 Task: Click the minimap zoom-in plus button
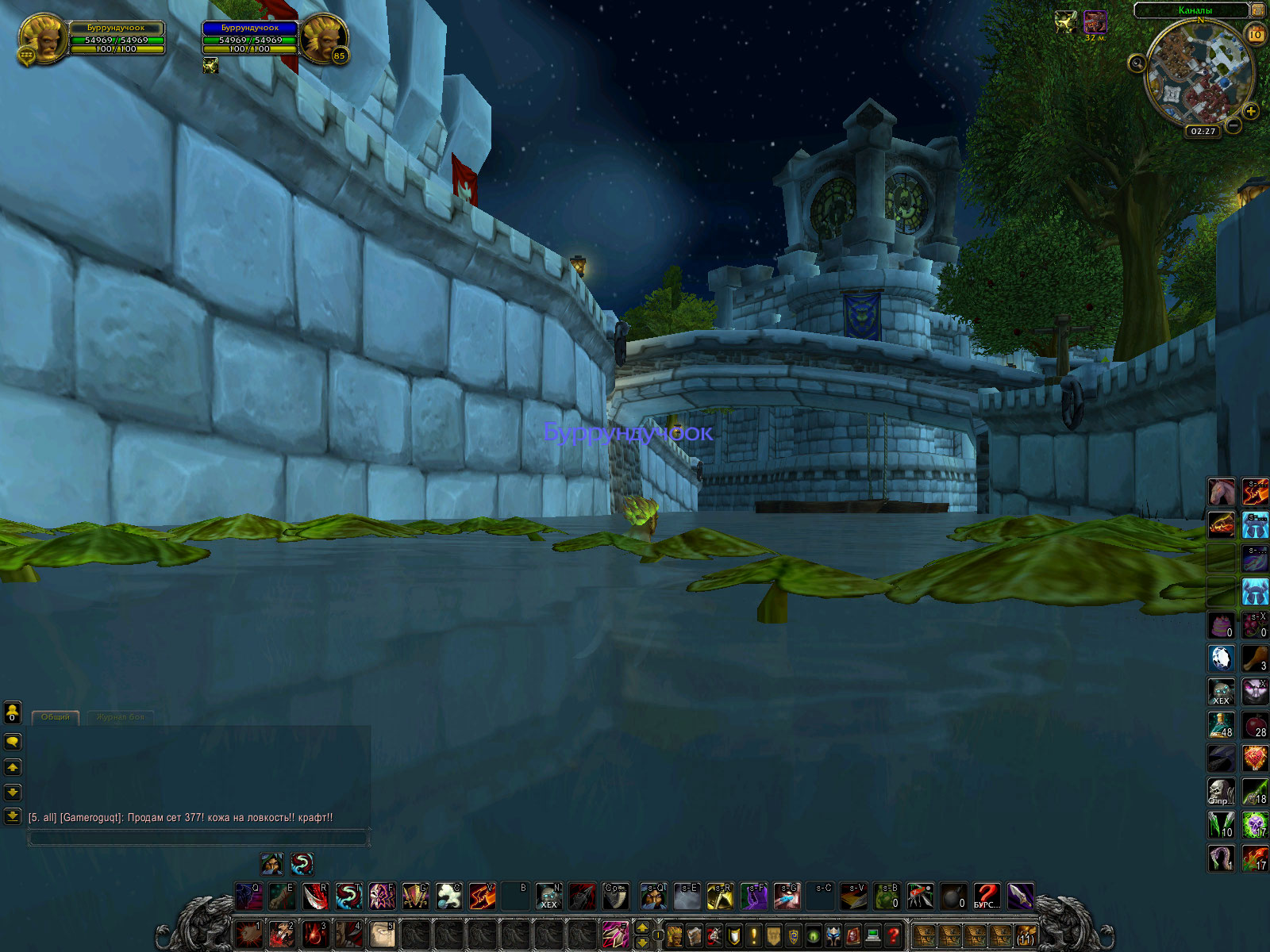coord(1251,111)
